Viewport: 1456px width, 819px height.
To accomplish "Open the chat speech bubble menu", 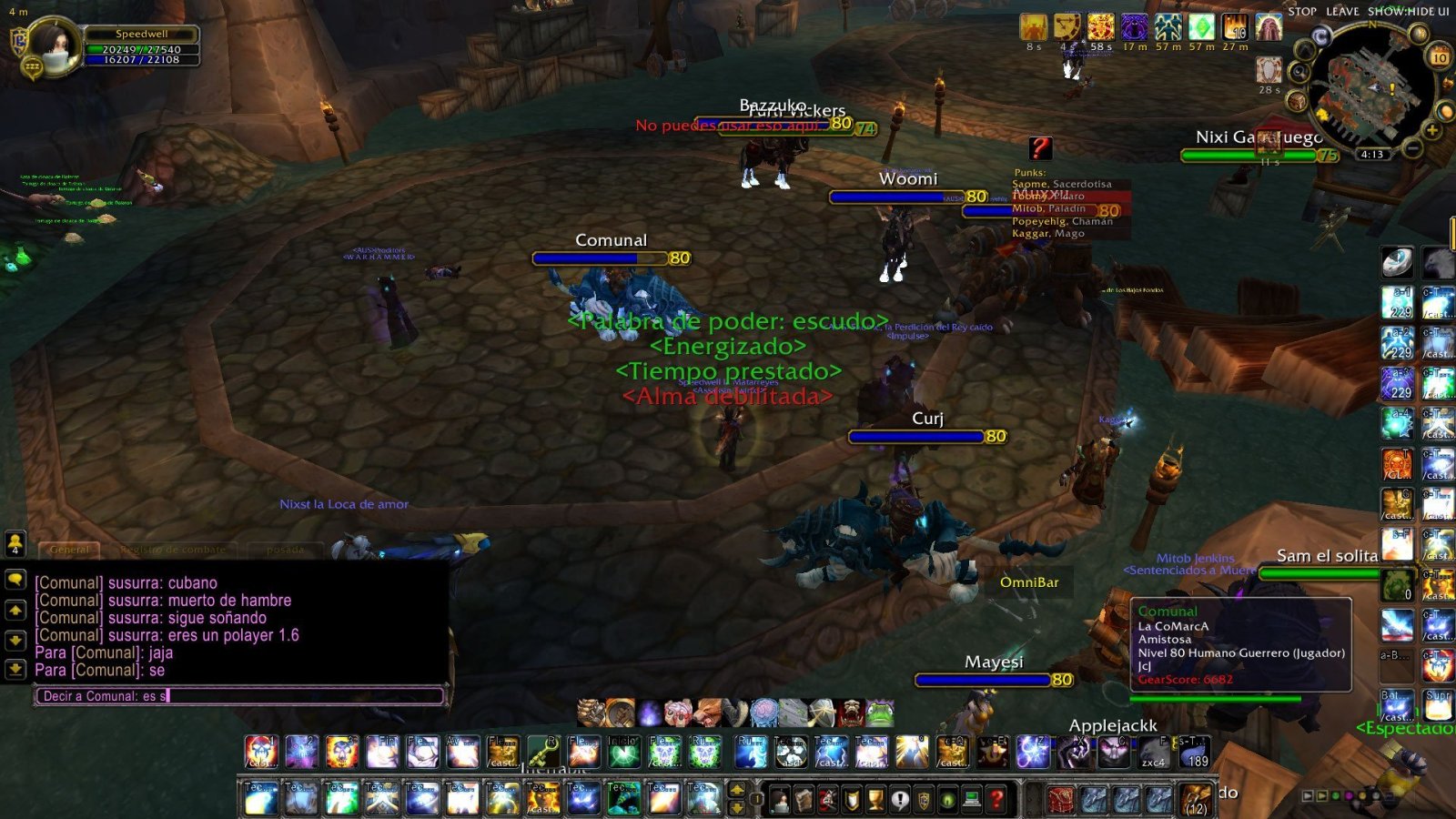I will (15, 580).
